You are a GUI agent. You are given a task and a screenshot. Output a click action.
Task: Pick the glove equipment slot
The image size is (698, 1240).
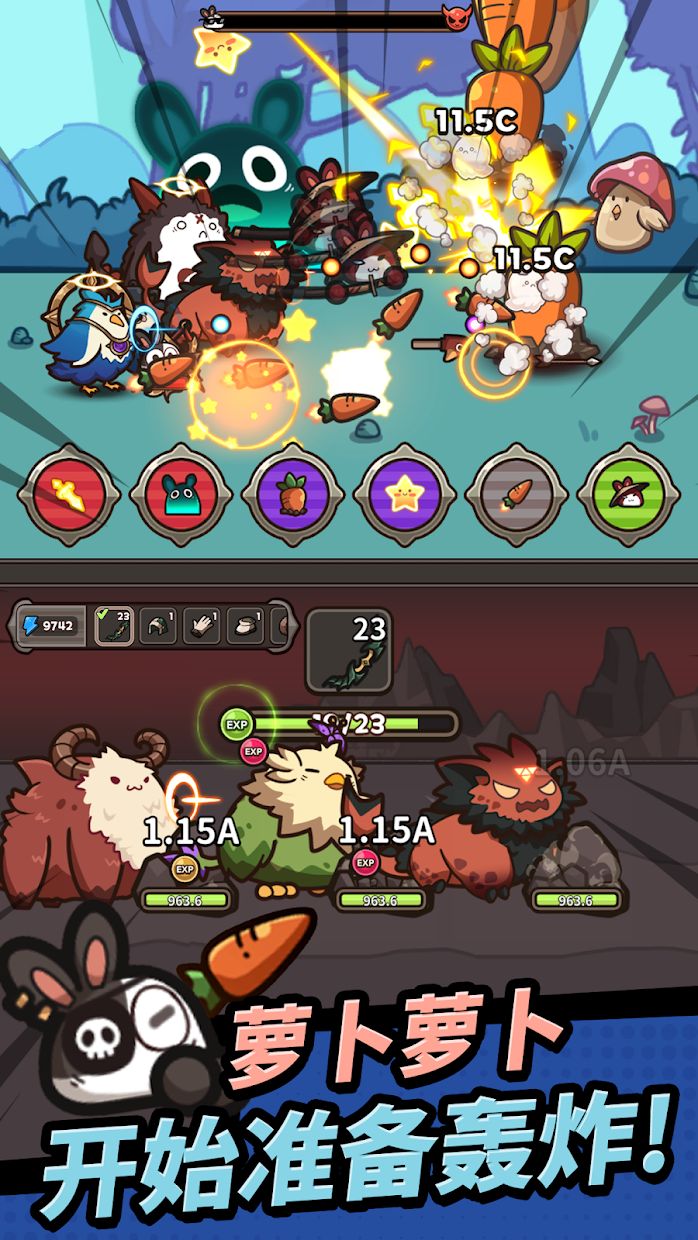pyautogui.click(x=201, y=626)
